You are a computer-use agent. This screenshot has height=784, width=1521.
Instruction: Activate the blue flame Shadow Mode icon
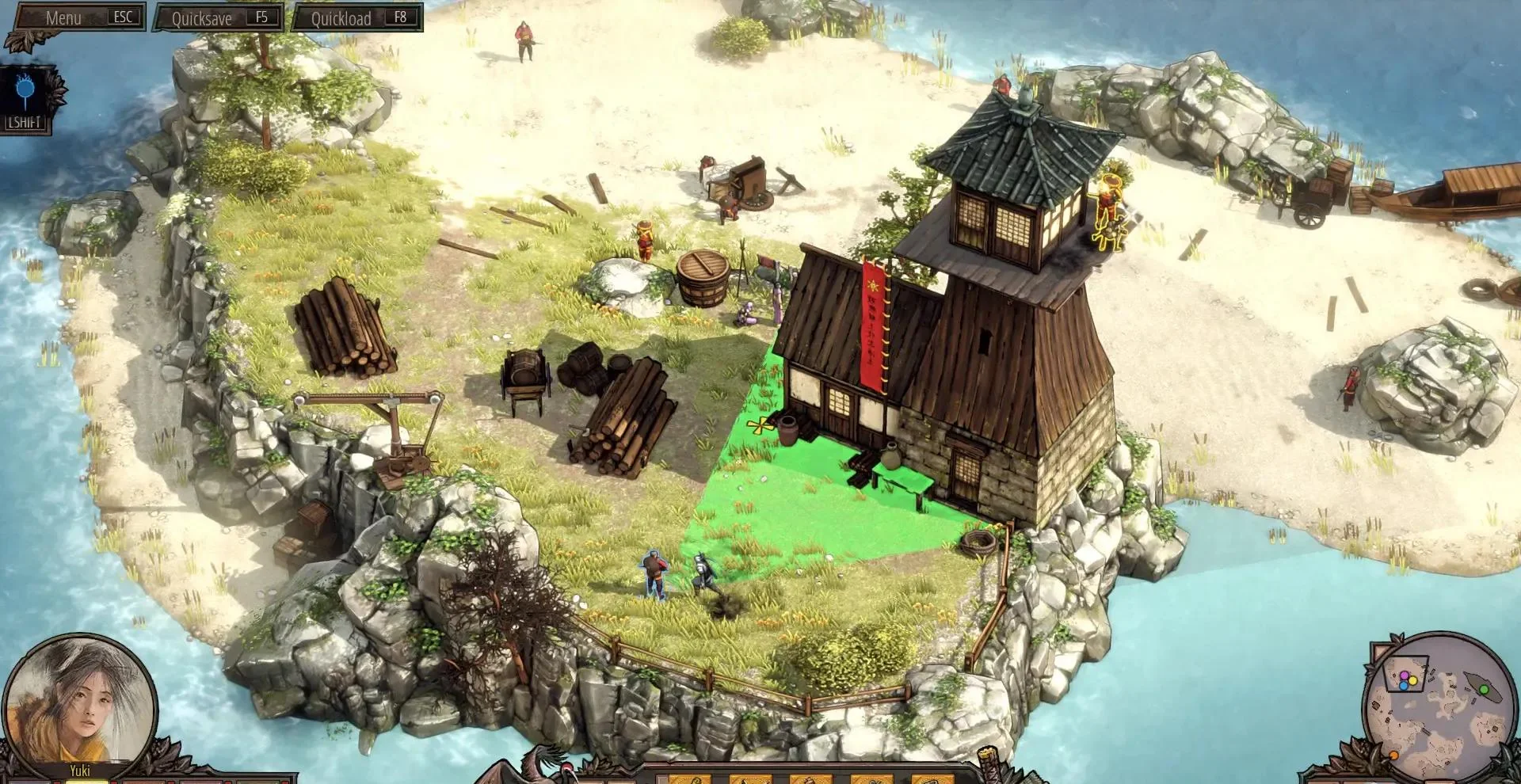tap(26, 93)
